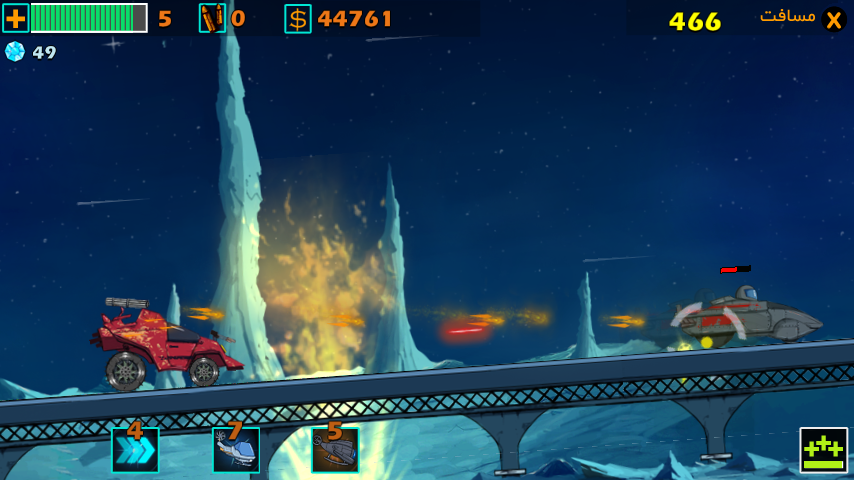Tap the dollar sign money icon
Screen dimensions: 854x480
(297, 18)
